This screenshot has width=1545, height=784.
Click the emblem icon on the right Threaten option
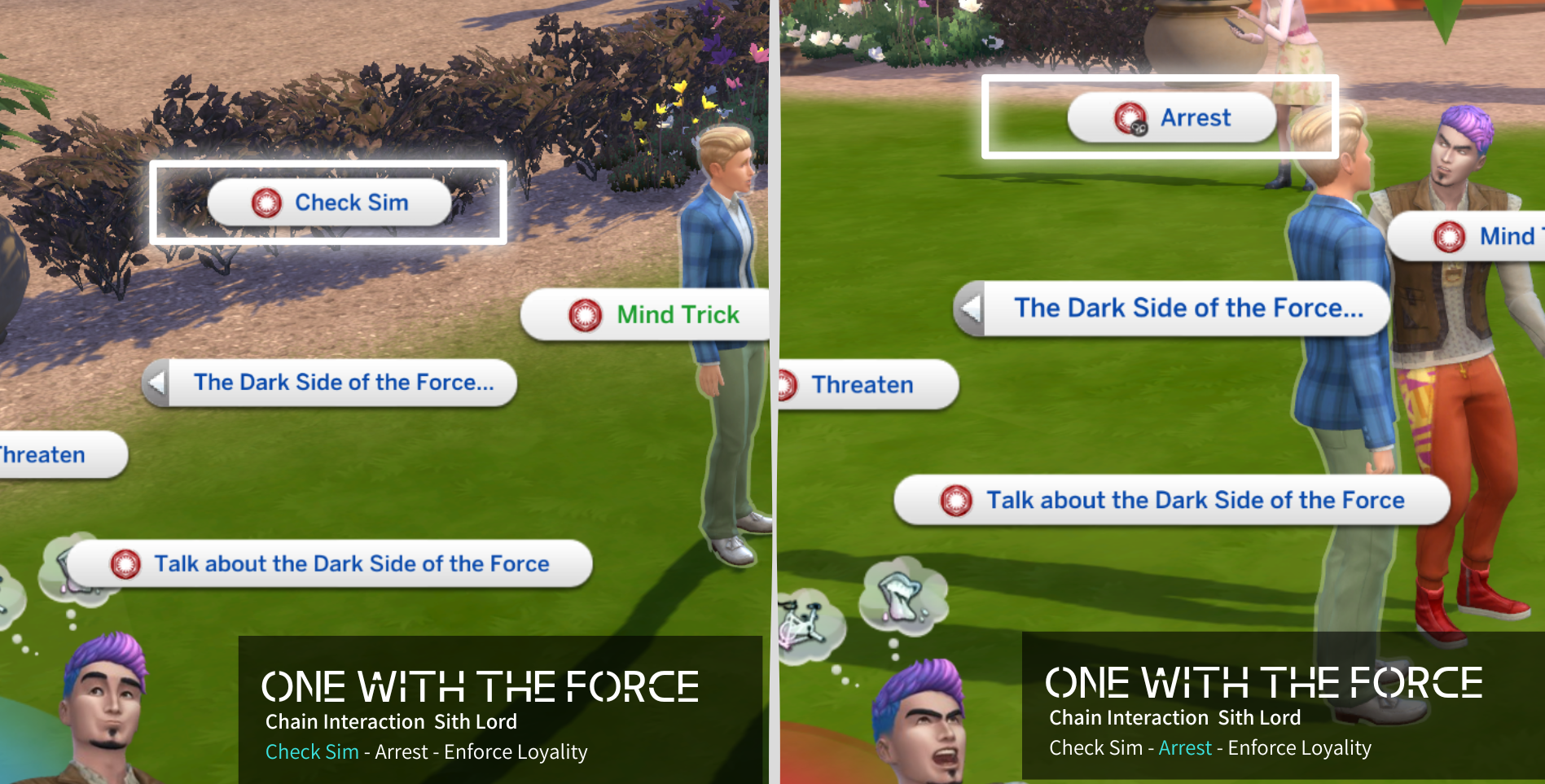coord(786,384)
